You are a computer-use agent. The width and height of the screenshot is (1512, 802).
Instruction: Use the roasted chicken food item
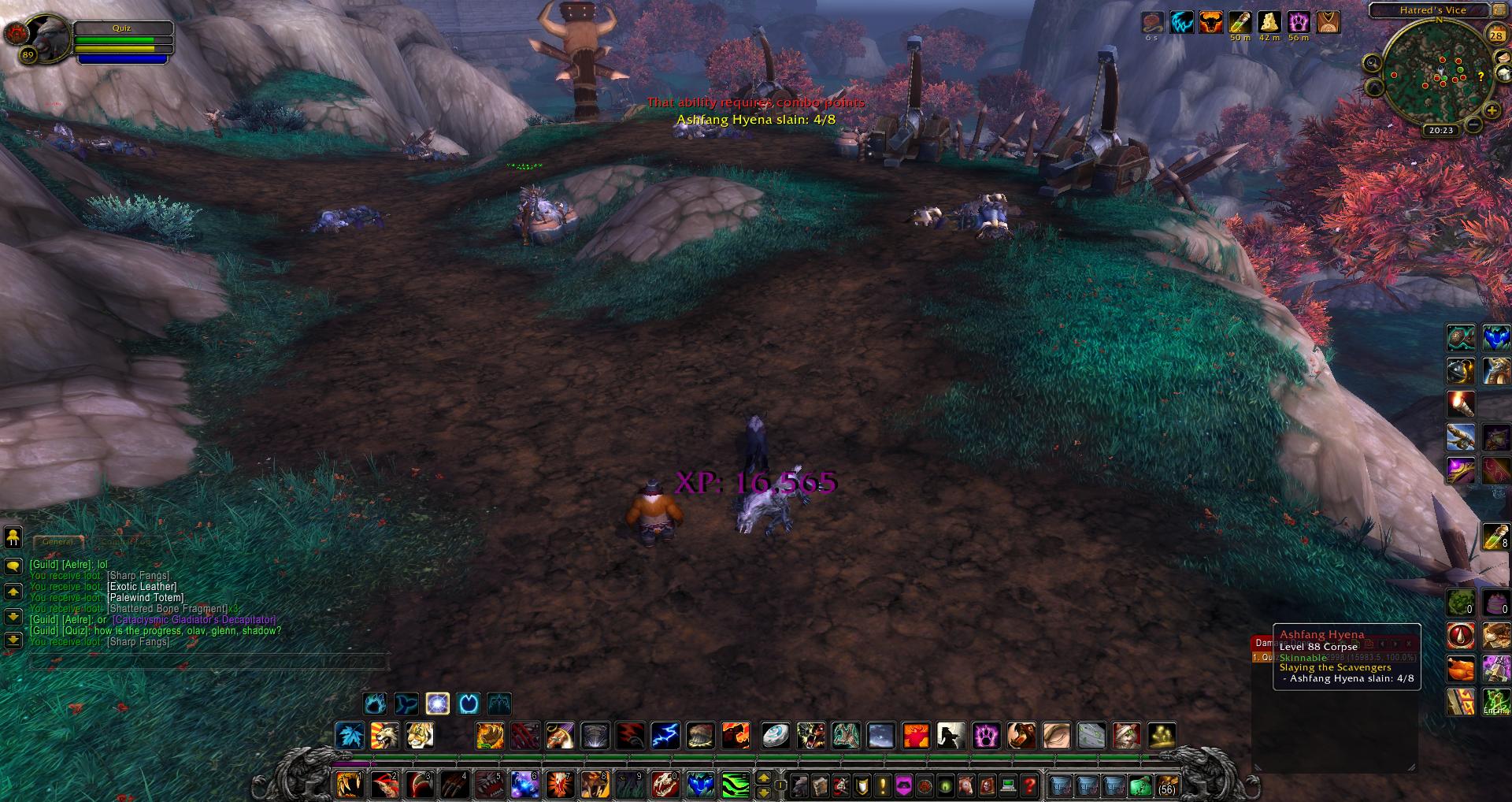(1461, 669)
